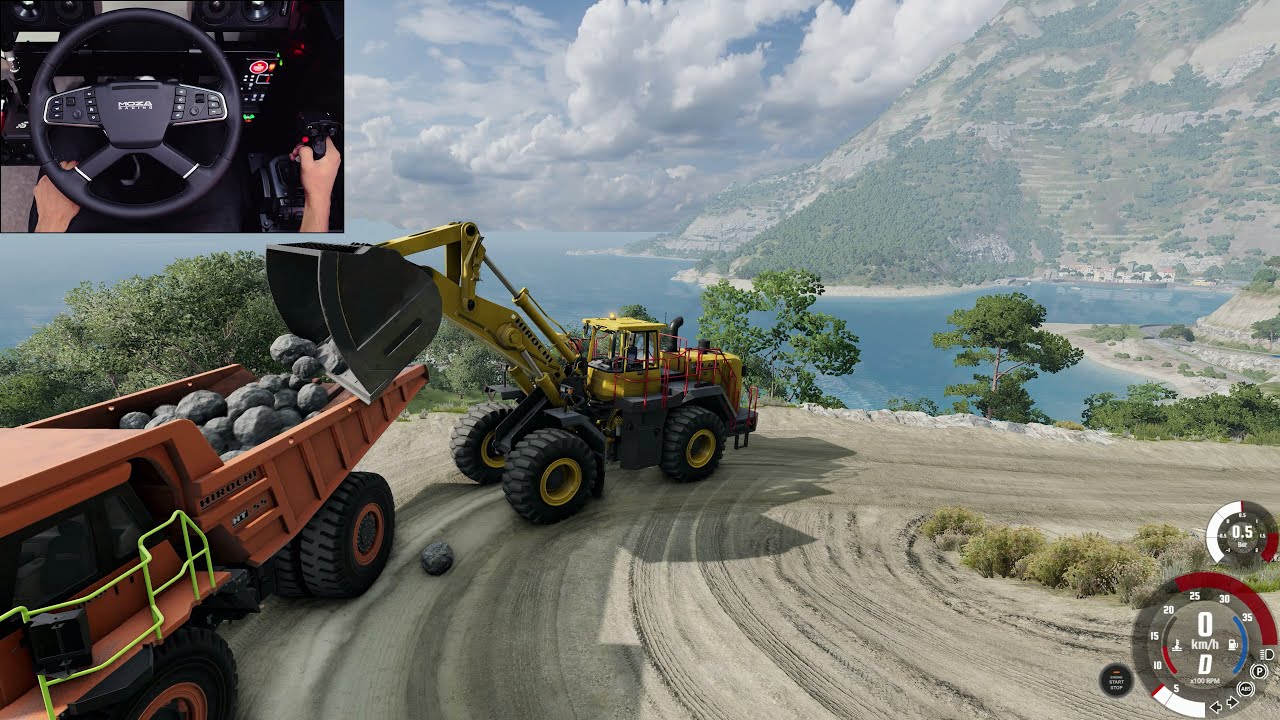Select the fuel gauge icon beside speedometer

tap(1232, 644)
